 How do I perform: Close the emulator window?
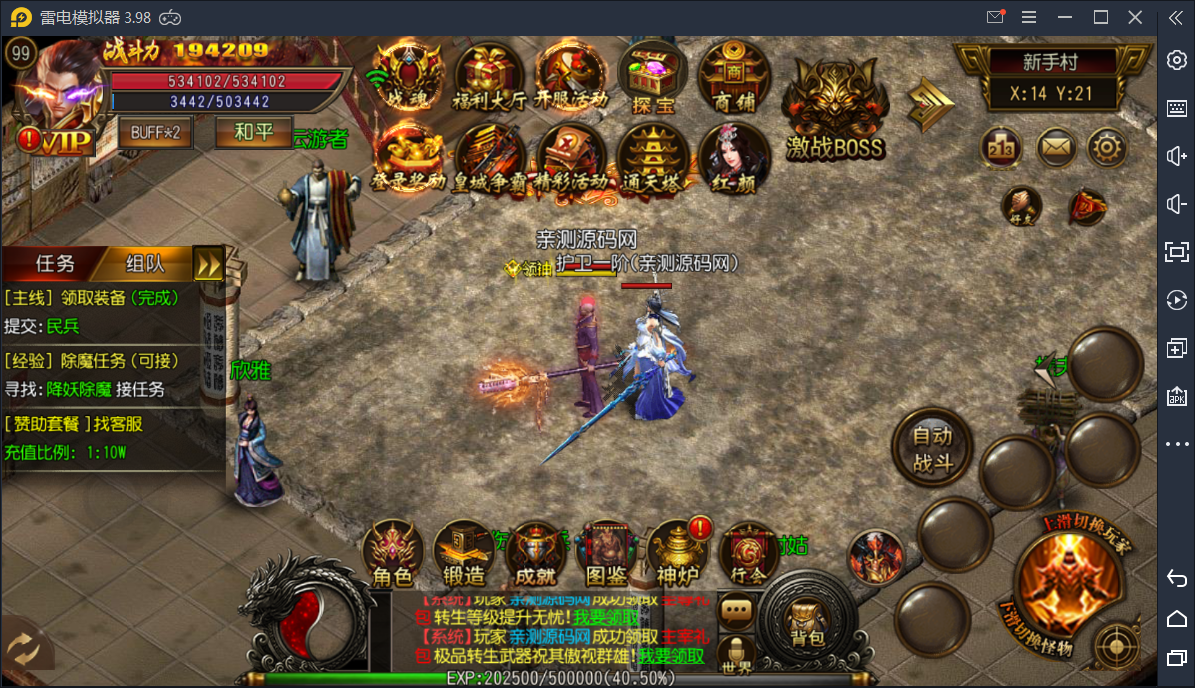[x=1134, y=17]
